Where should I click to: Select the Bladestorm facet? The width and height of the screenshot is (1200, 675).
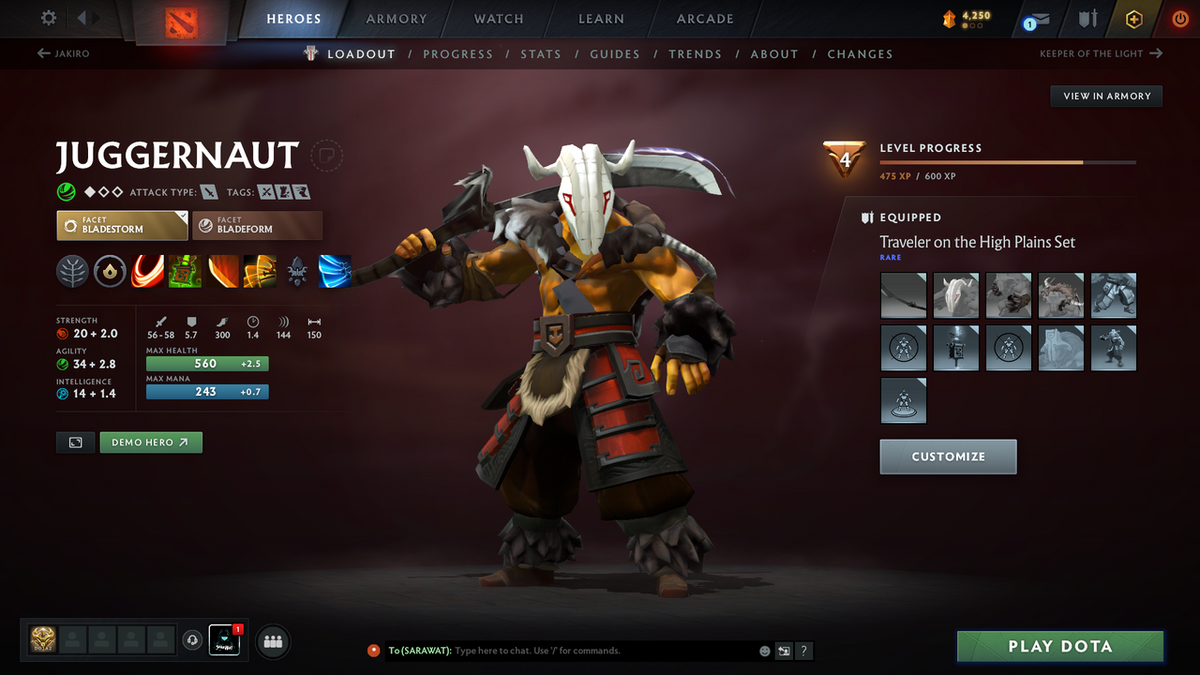[x=122, y=225]
